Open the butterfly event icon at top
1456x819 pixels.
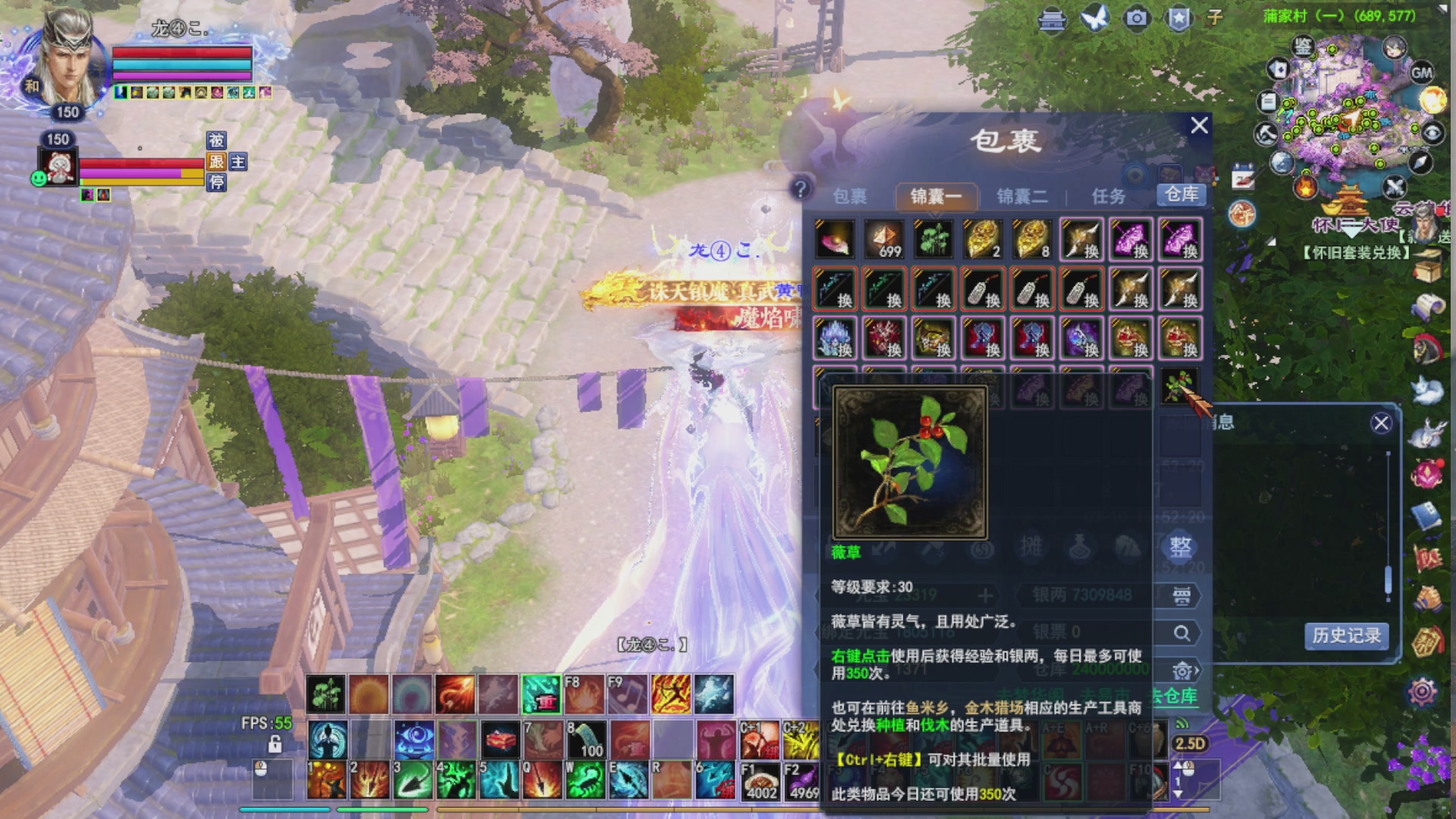[x=1094, y=17]
